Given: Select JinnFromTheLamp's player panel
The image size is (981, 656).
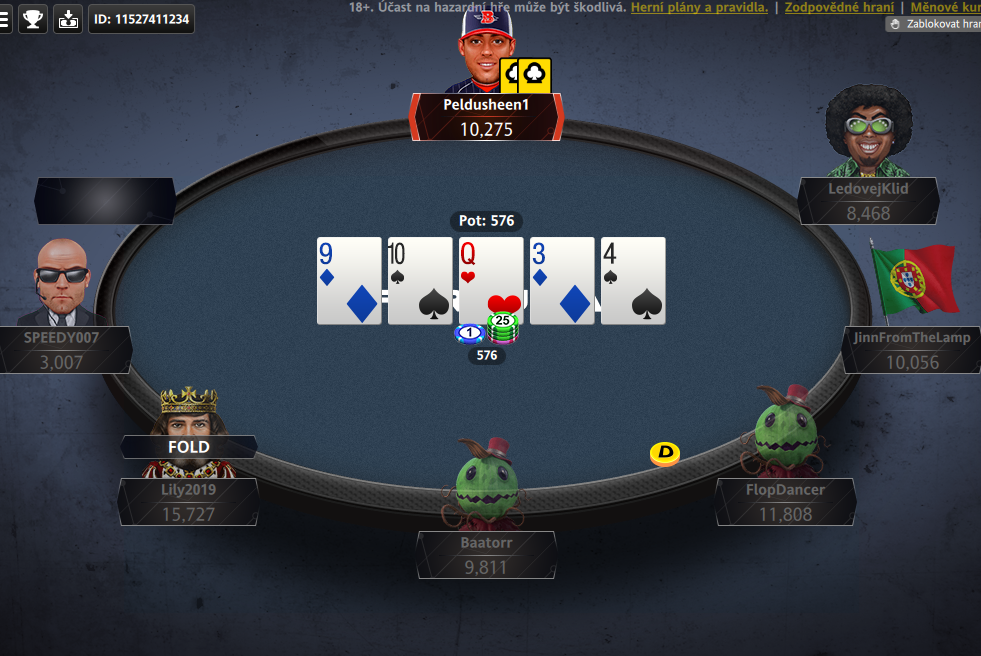Looking at the screenshot, I should [911, 350].
